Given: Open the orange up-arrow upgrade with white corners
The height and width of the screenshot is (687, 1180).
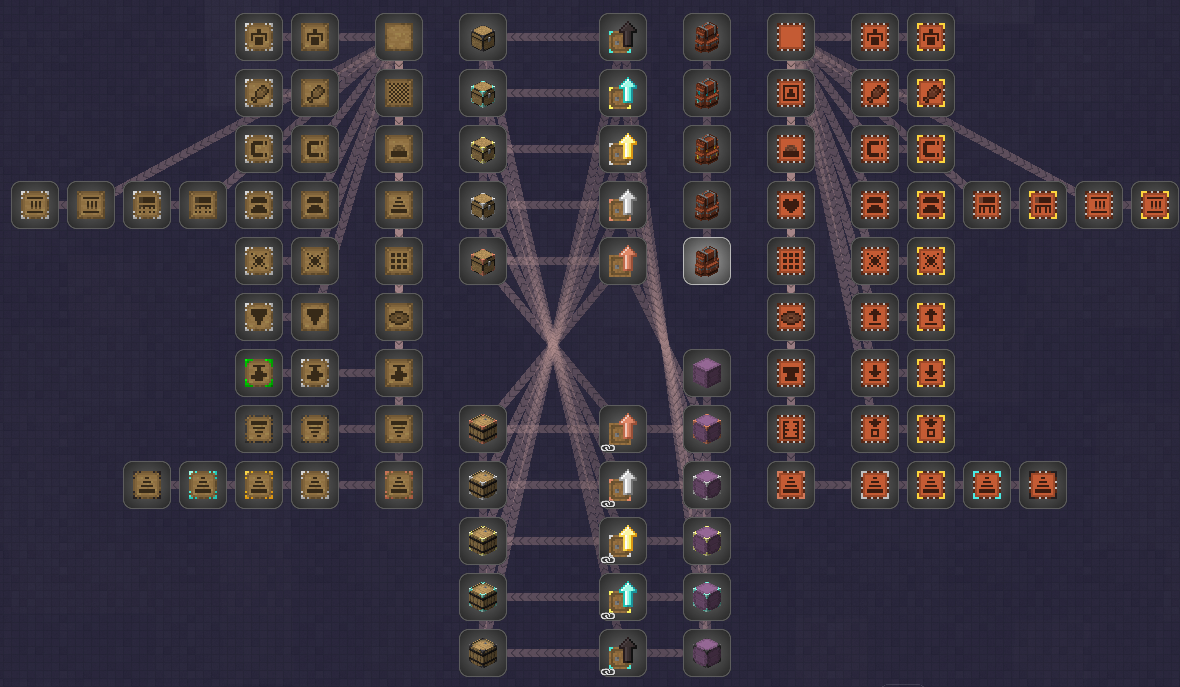Looking at the screenshot, I should (x=875, y=317).
